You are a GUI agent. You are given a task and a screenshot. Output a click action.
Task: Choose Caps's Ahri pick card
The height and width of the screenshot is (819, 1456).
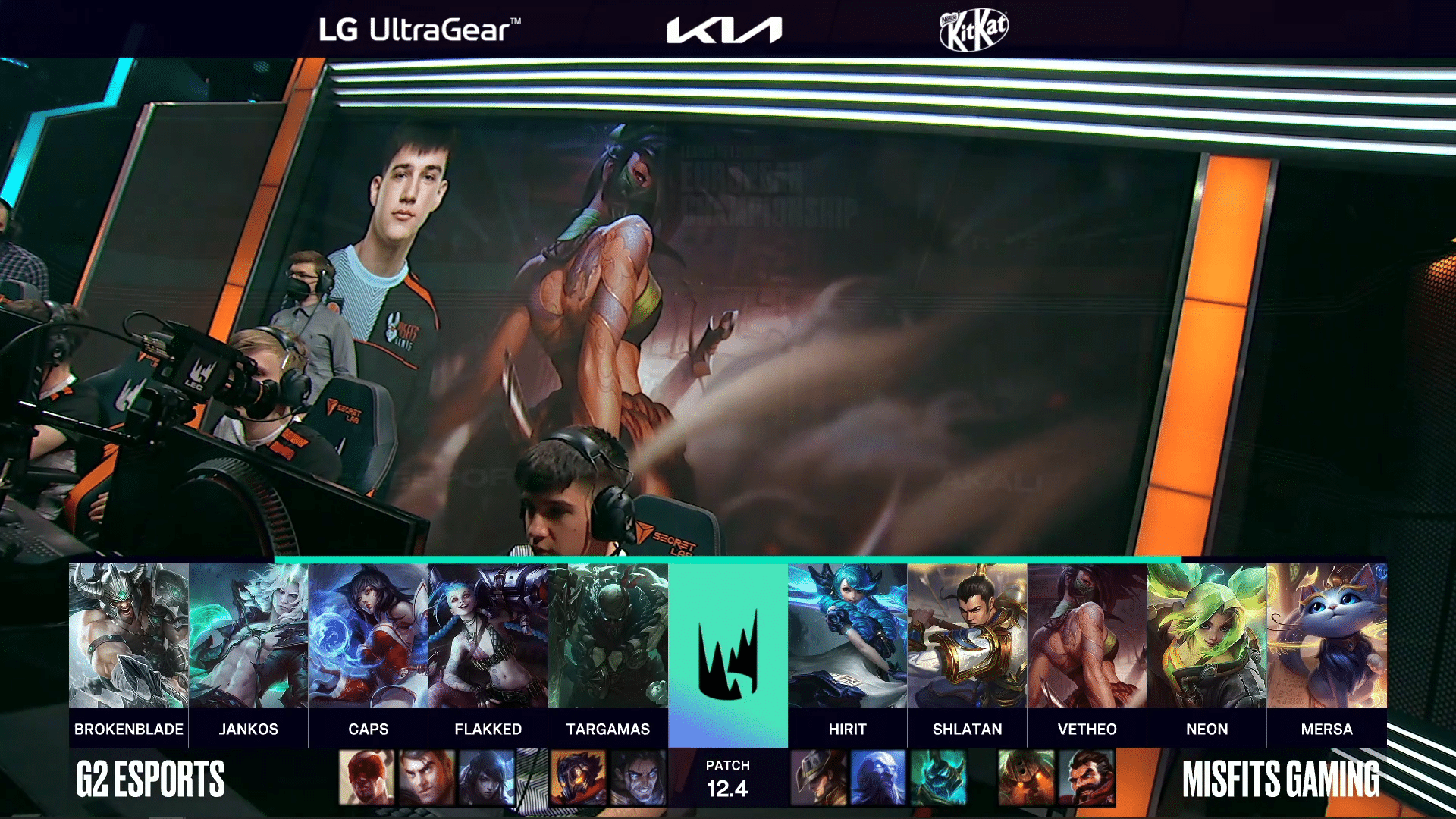coord(369,635)
